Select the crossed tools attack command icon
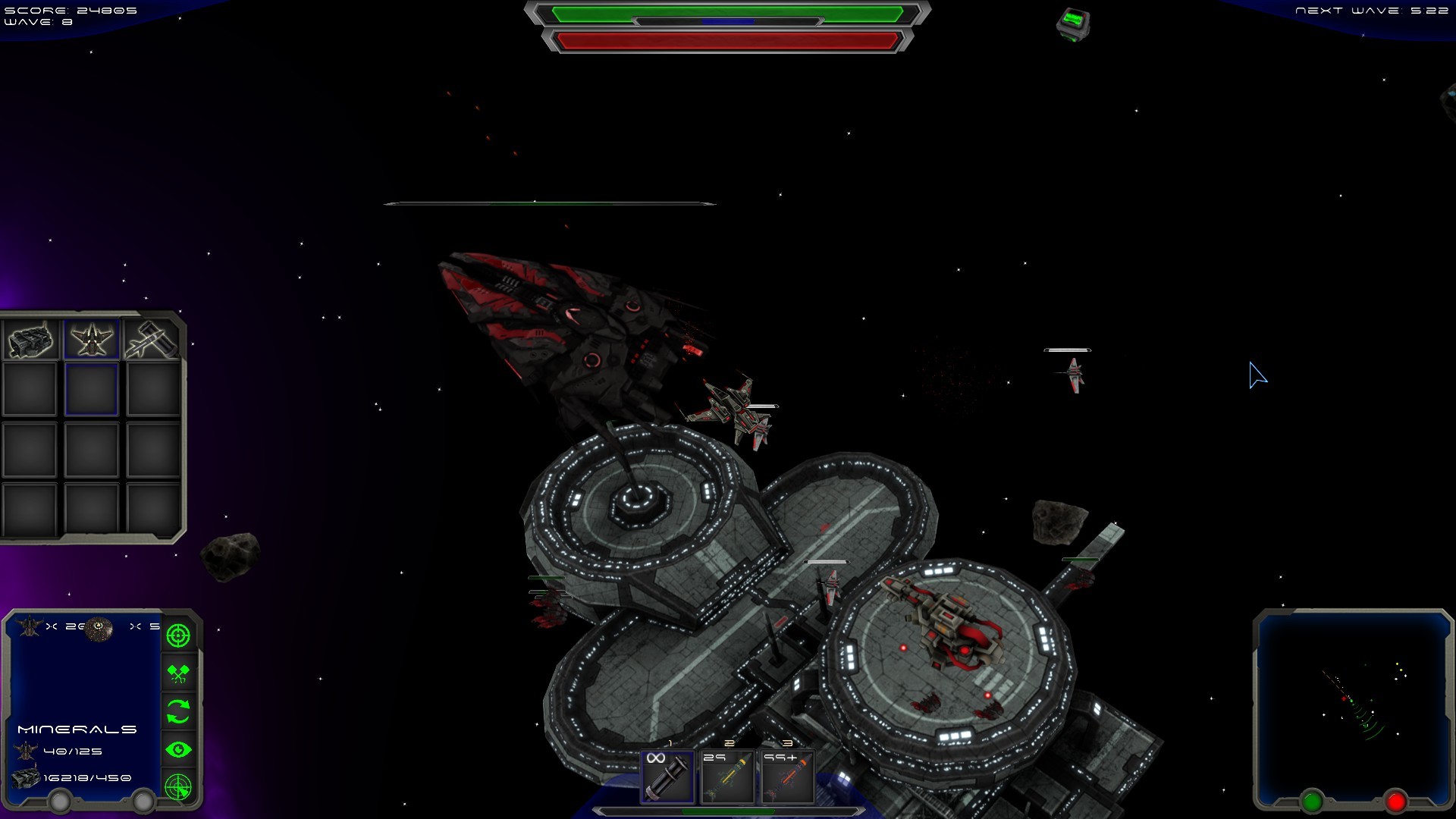 click(x=177, y=675)
